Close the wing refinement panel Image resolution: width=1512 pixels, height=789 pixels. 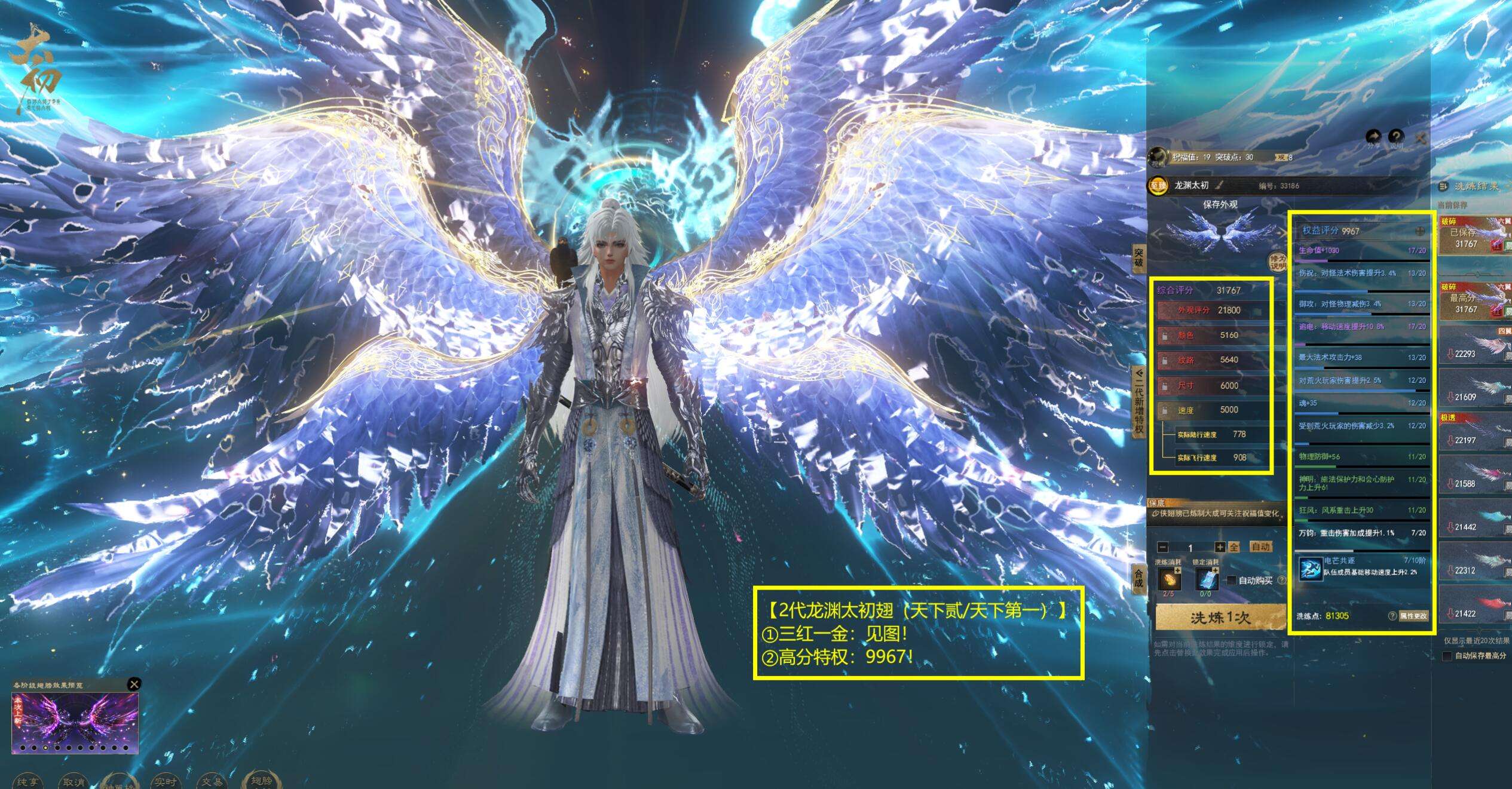1421,139
